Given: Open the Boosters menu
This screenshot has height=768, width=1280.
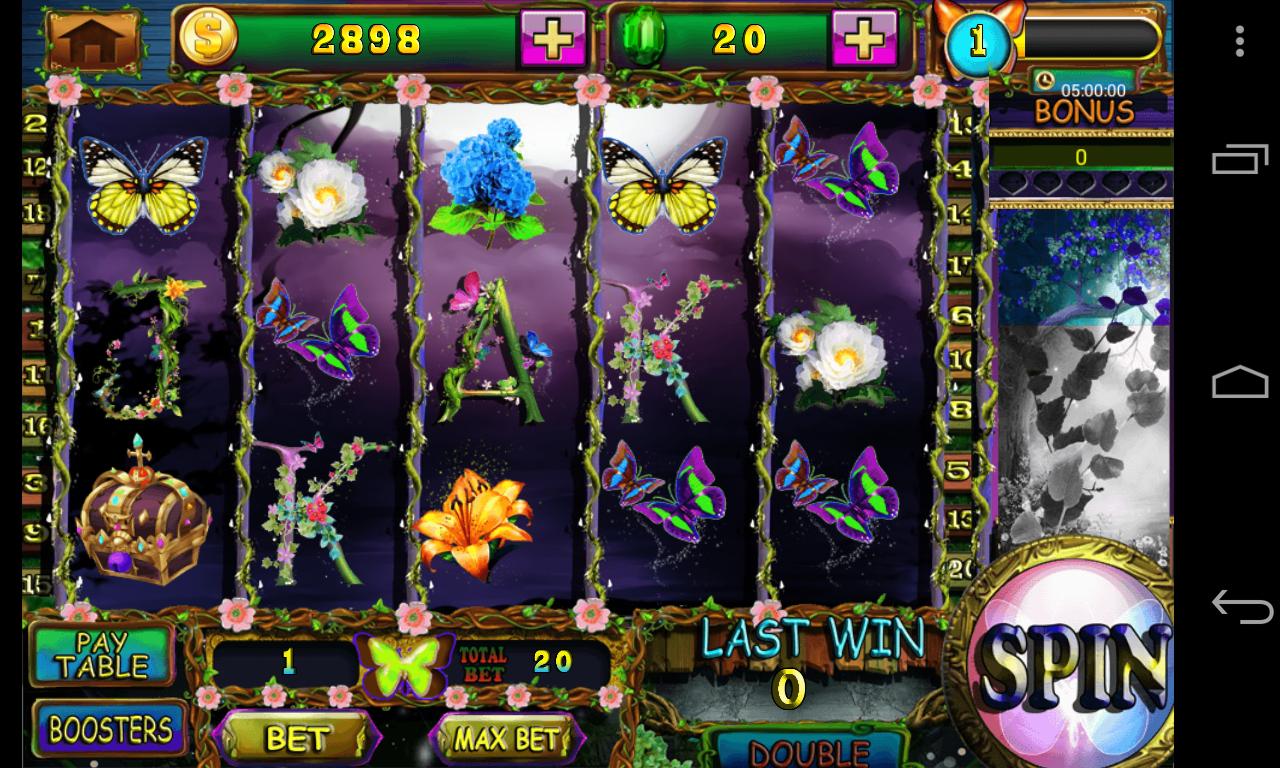Looking at the screenshot, I should 110,730.
